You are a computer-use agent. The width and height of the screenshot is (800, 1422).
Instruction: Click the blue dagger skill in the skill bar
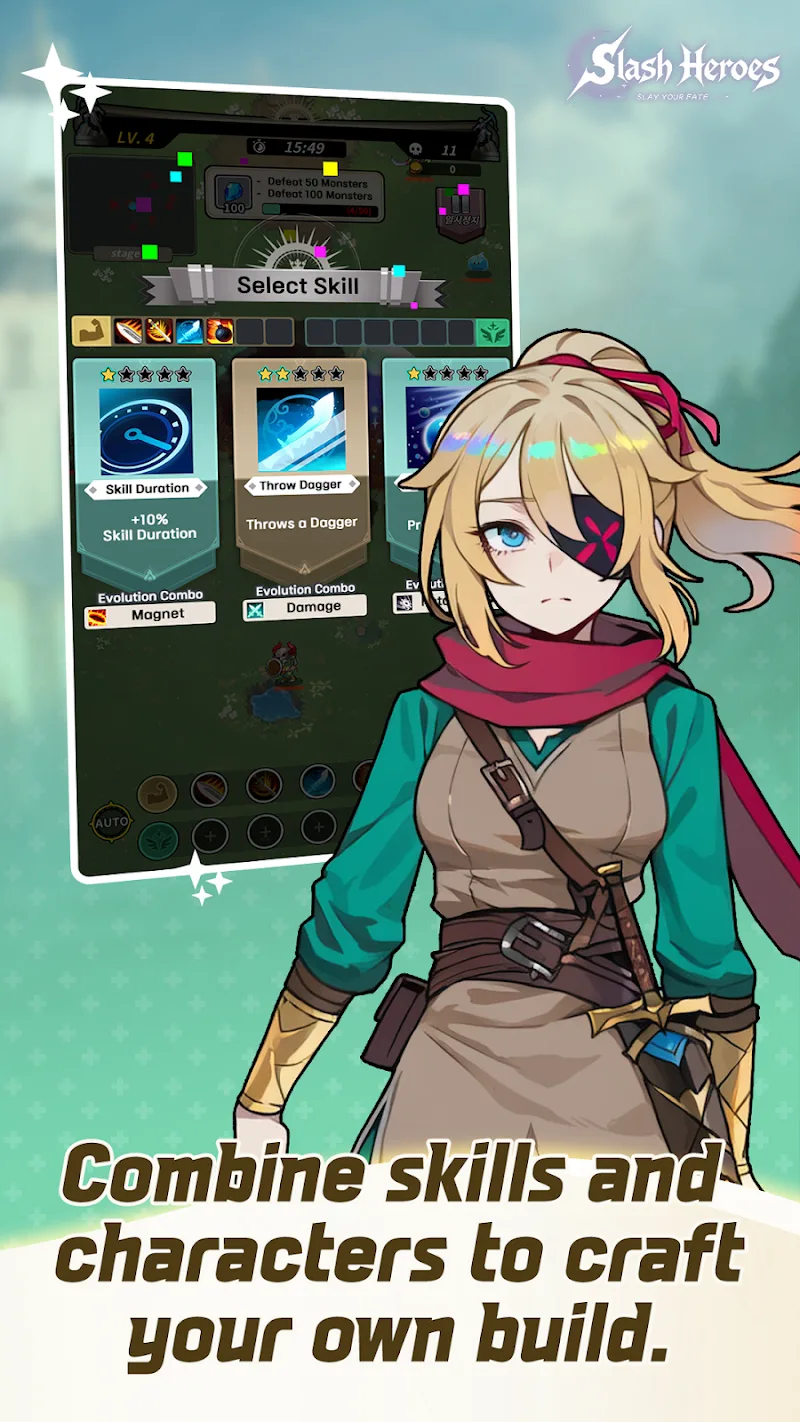click(190, 331)
